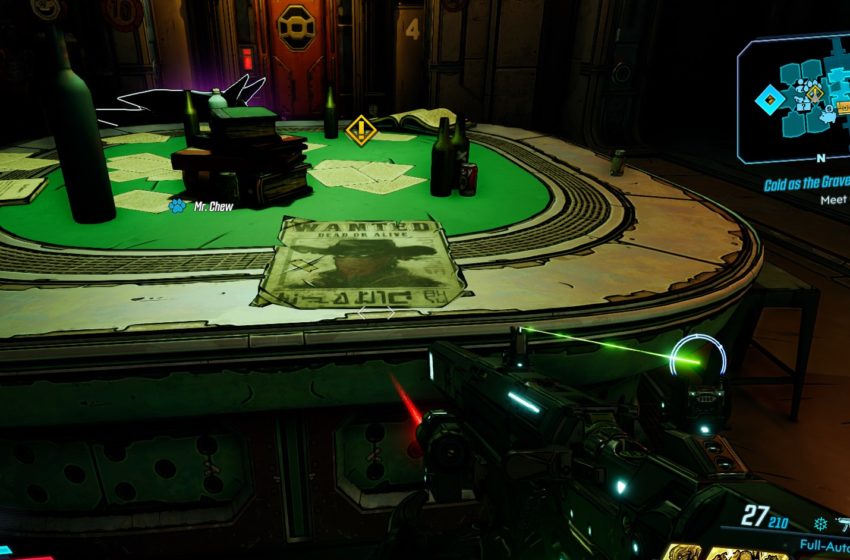Select the blue diamond player marker on minimap

tap(769, 99)
